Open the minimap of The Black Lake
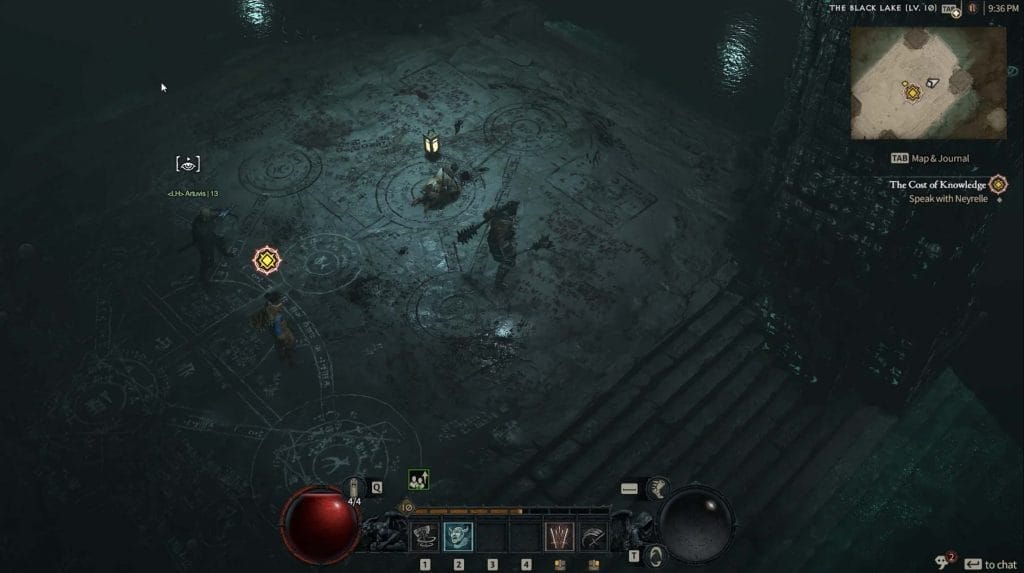Image resolution: width=1024 pixels, height=573 pixels. (x=928, y=82)
